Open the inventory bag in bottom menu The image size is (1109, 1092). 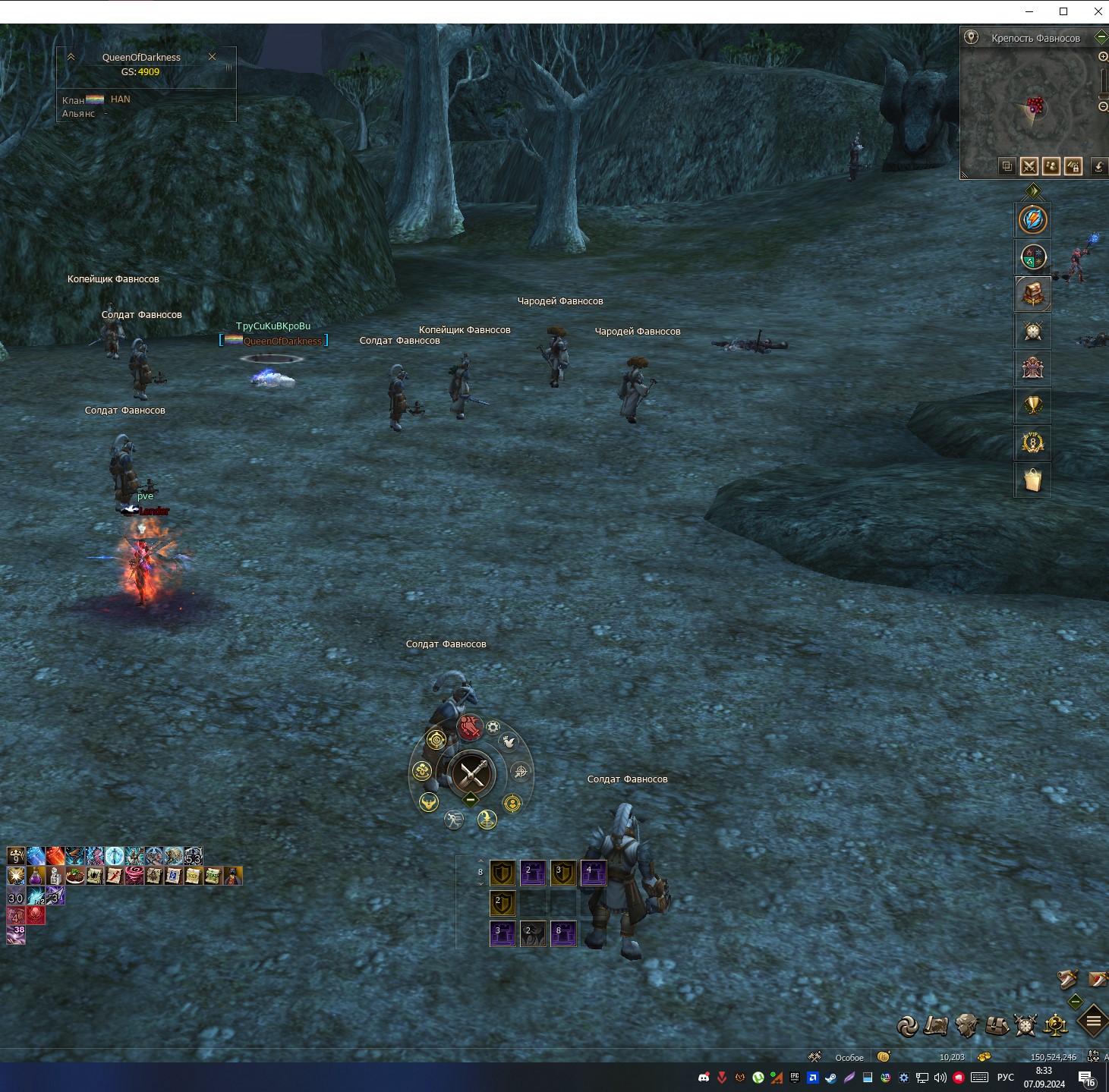click(997, 1026)
